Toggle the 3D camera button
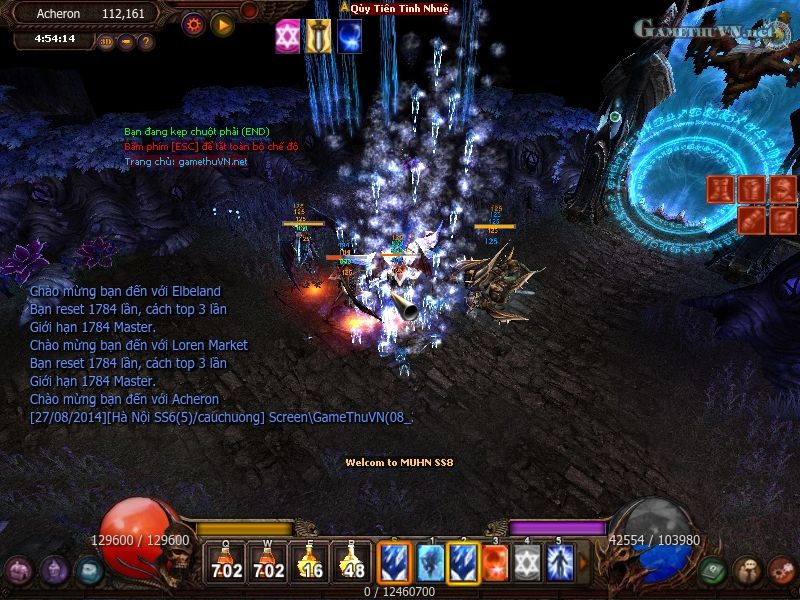 106,42
